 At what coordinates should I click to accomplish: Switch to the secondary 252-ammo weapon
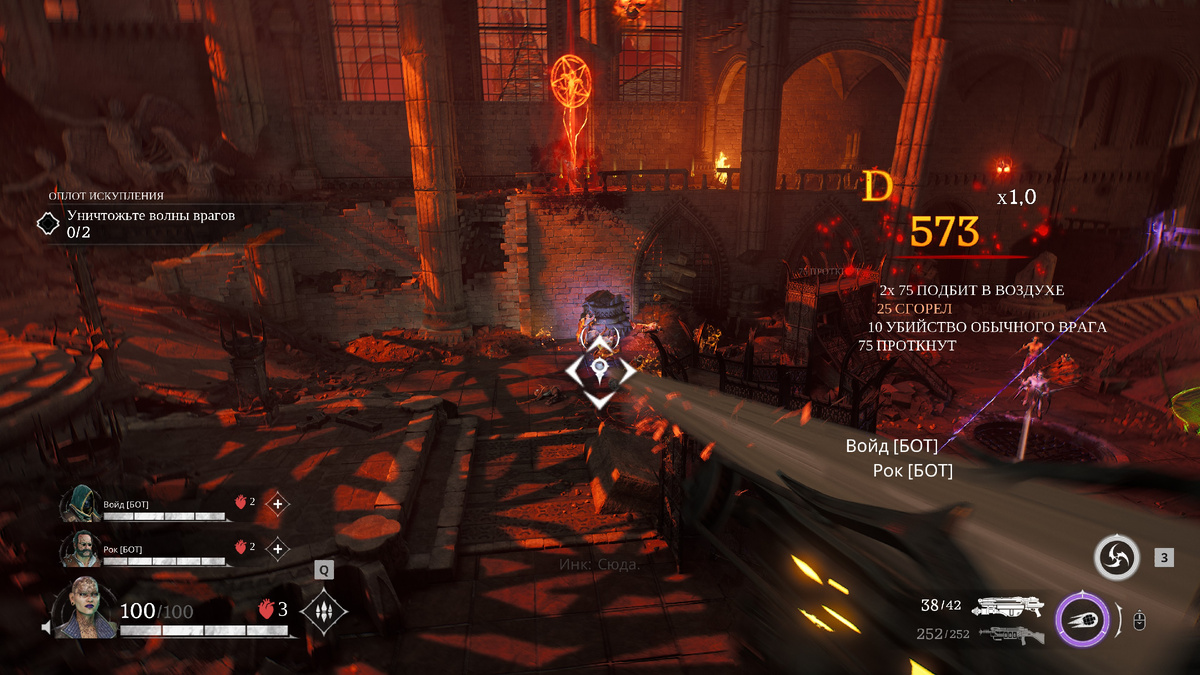pyautogui.click(x=1010, y=635)
